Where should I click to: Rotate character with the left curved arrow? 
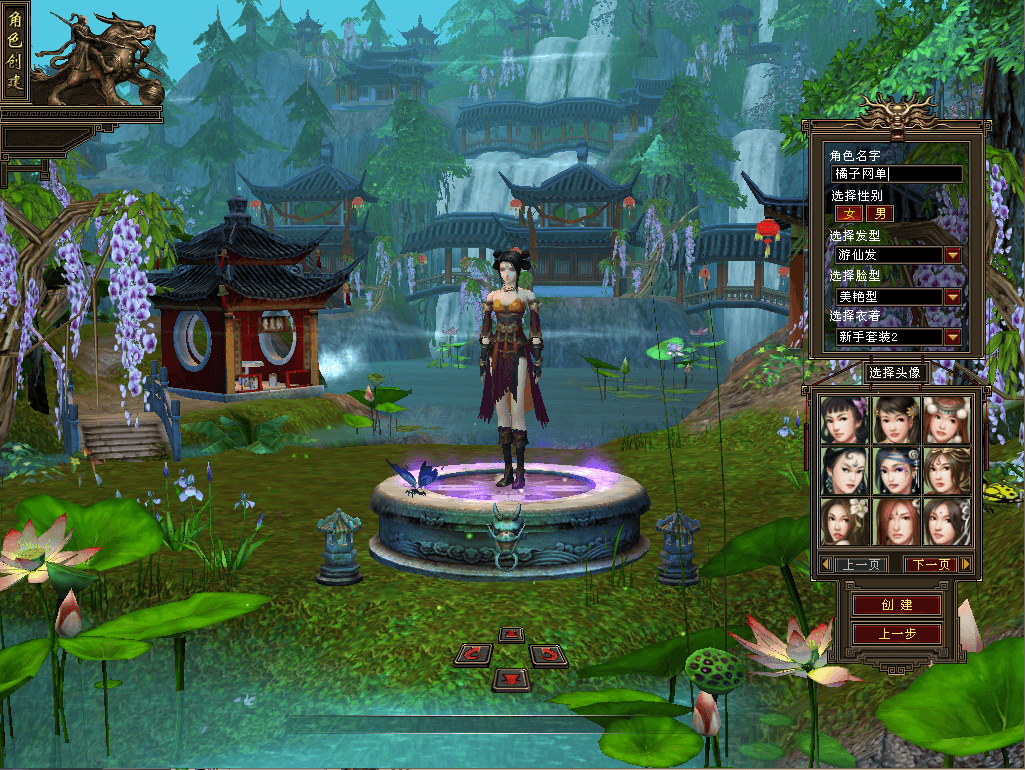473,655
